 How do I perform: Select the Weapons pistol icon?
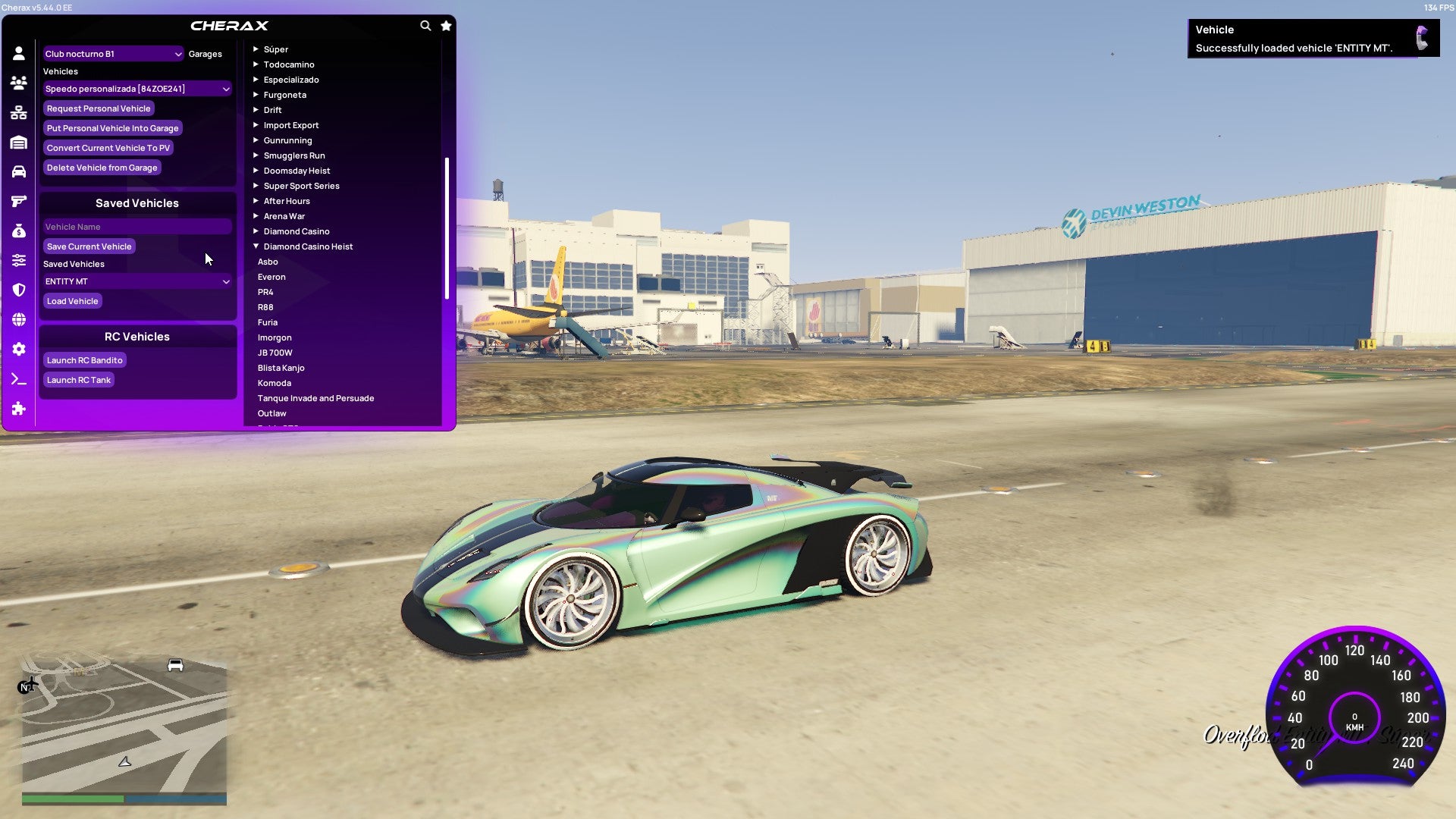pos(19,199)
